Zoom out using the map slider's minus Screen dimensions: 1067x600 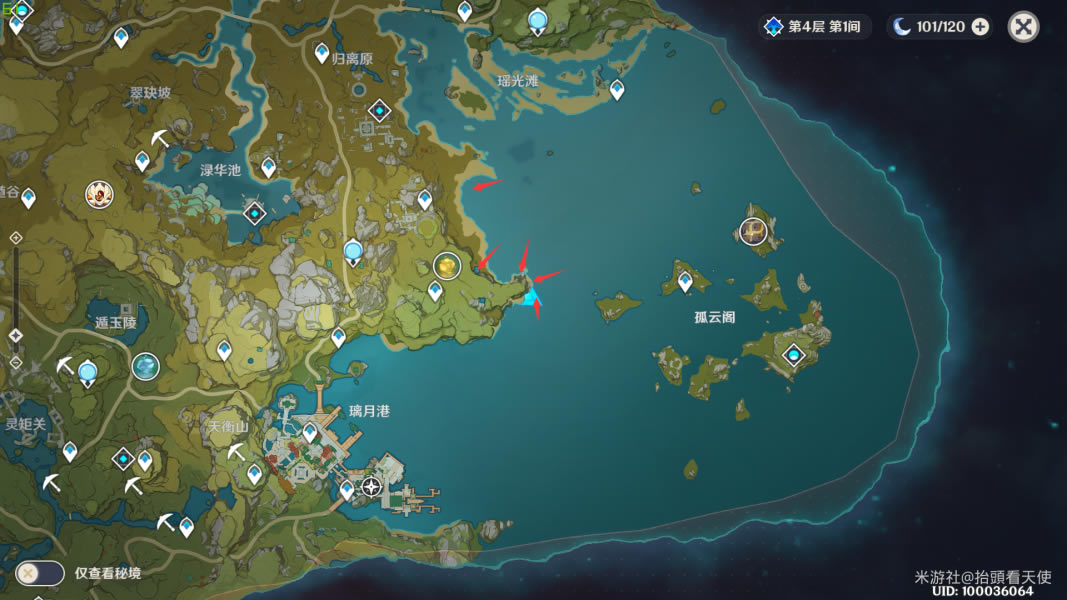[x=16, y=362]
